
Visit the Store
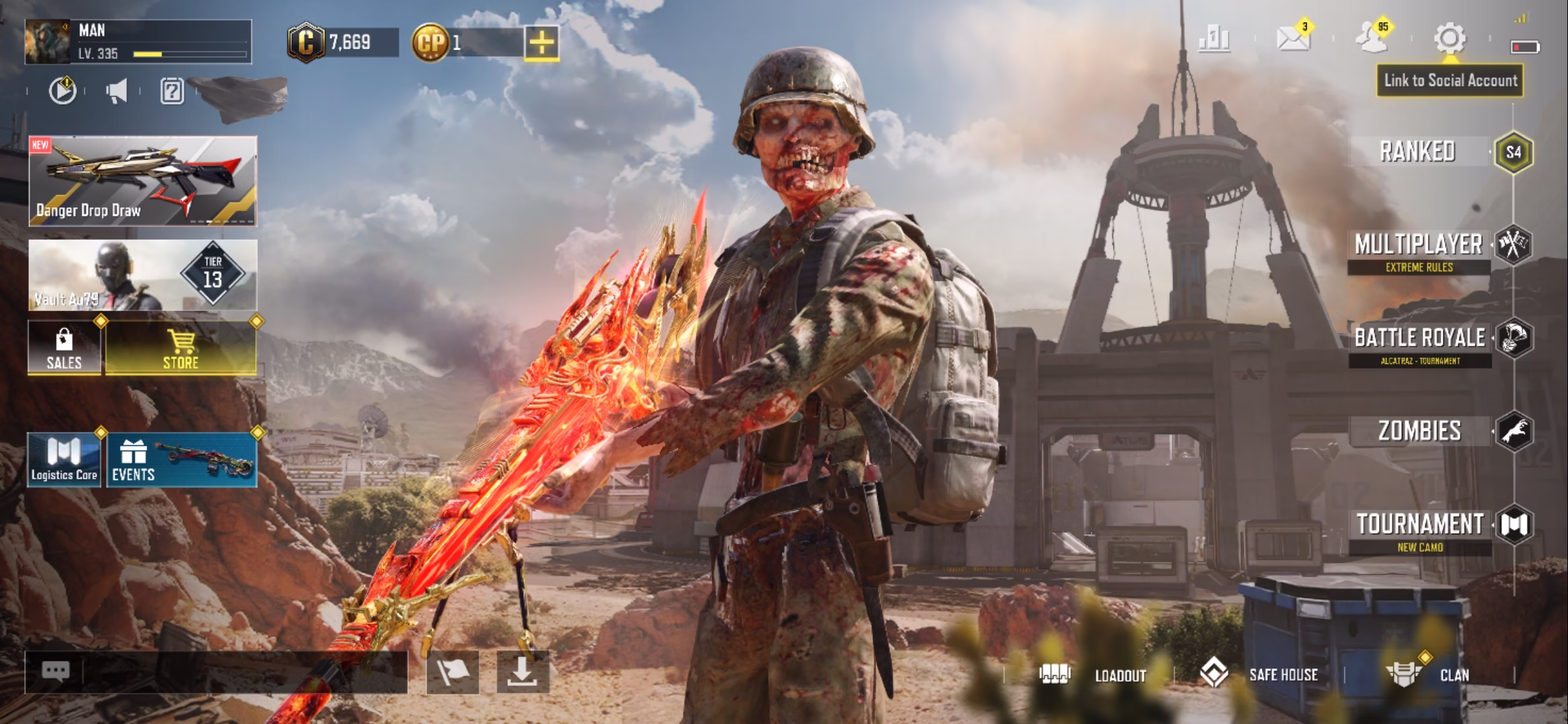(181, 348)
